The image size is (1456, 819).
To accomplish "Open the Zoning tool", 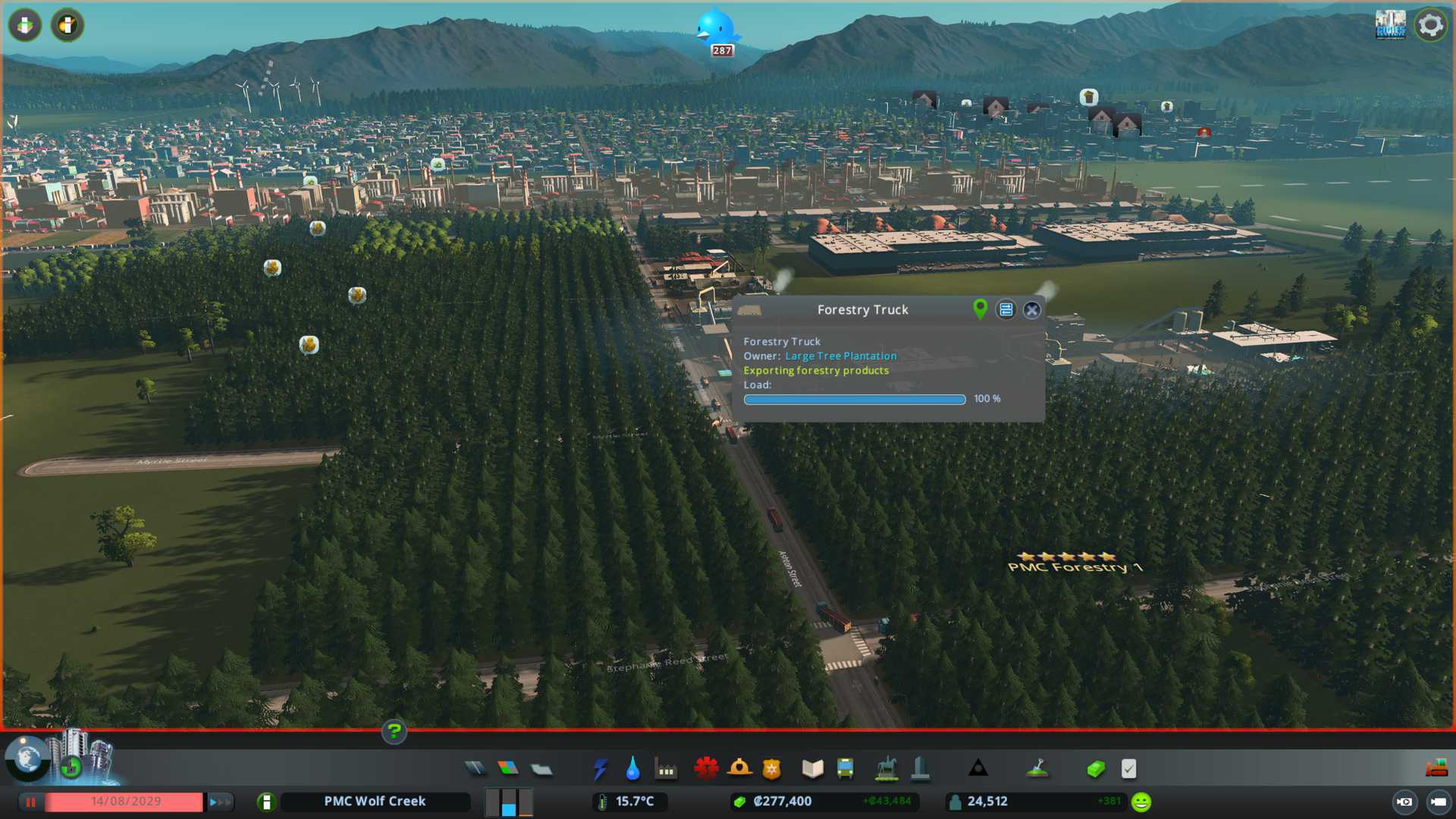I will coord(508,769).
